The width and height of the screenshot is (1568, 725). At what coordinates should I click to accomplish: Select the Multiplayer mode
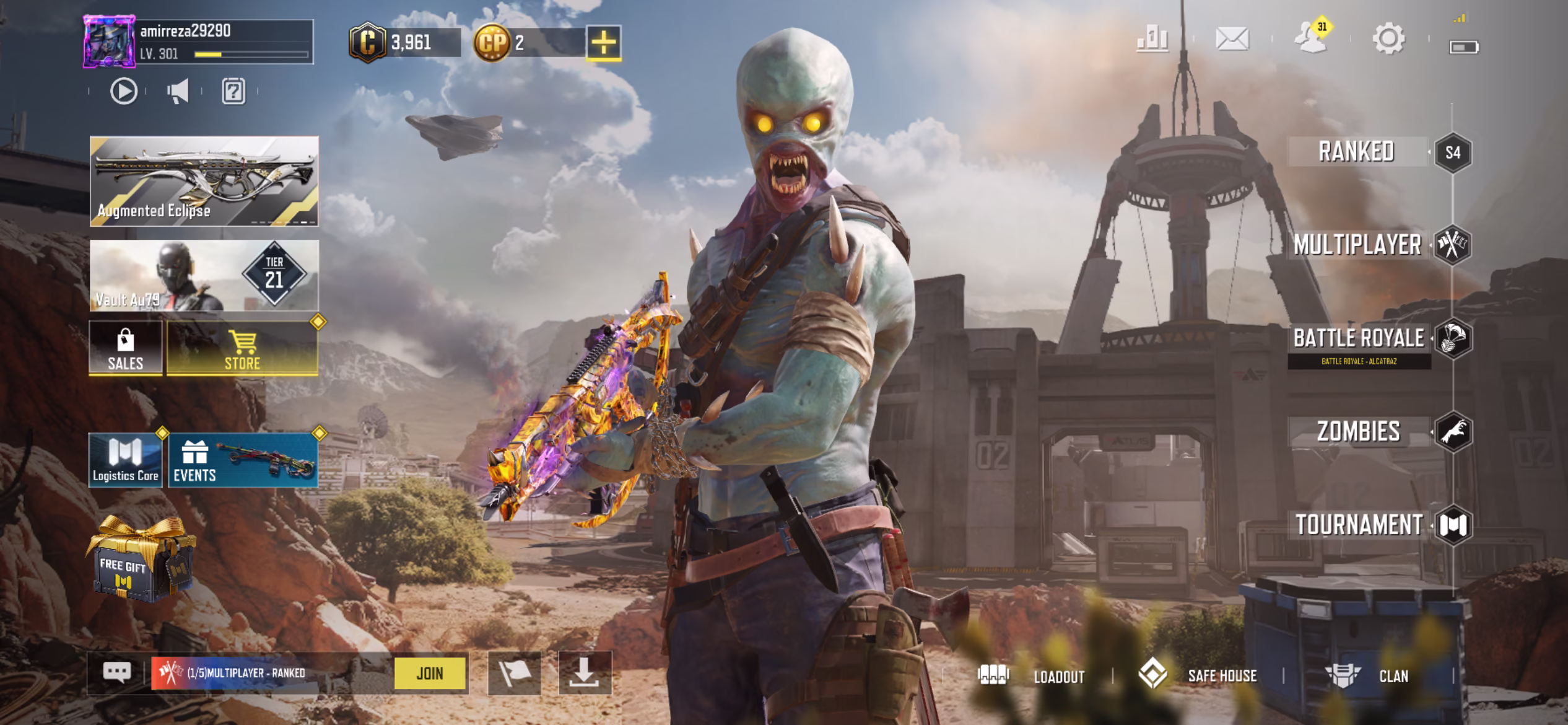pos(1357,245)
